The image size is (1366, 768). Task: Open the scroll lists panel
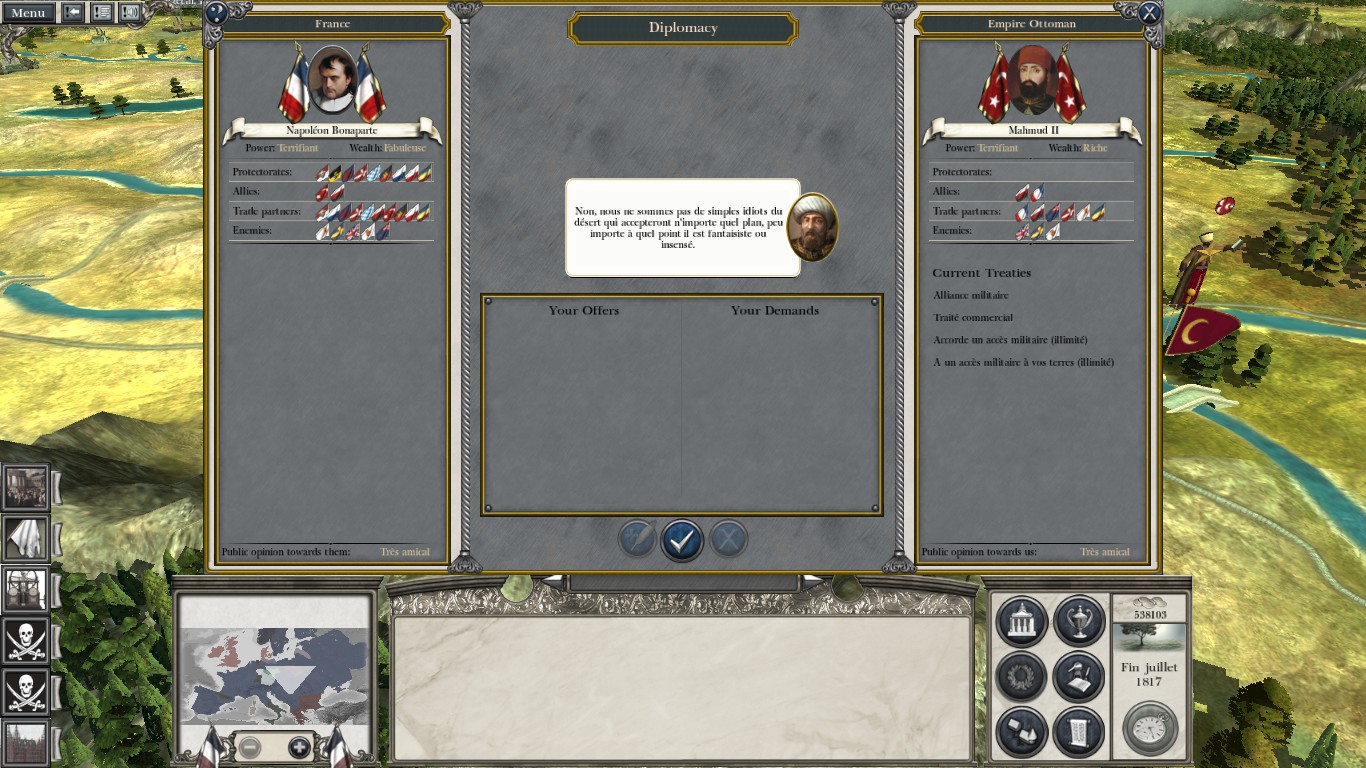pyautogui.click(x=1078, y=732)
